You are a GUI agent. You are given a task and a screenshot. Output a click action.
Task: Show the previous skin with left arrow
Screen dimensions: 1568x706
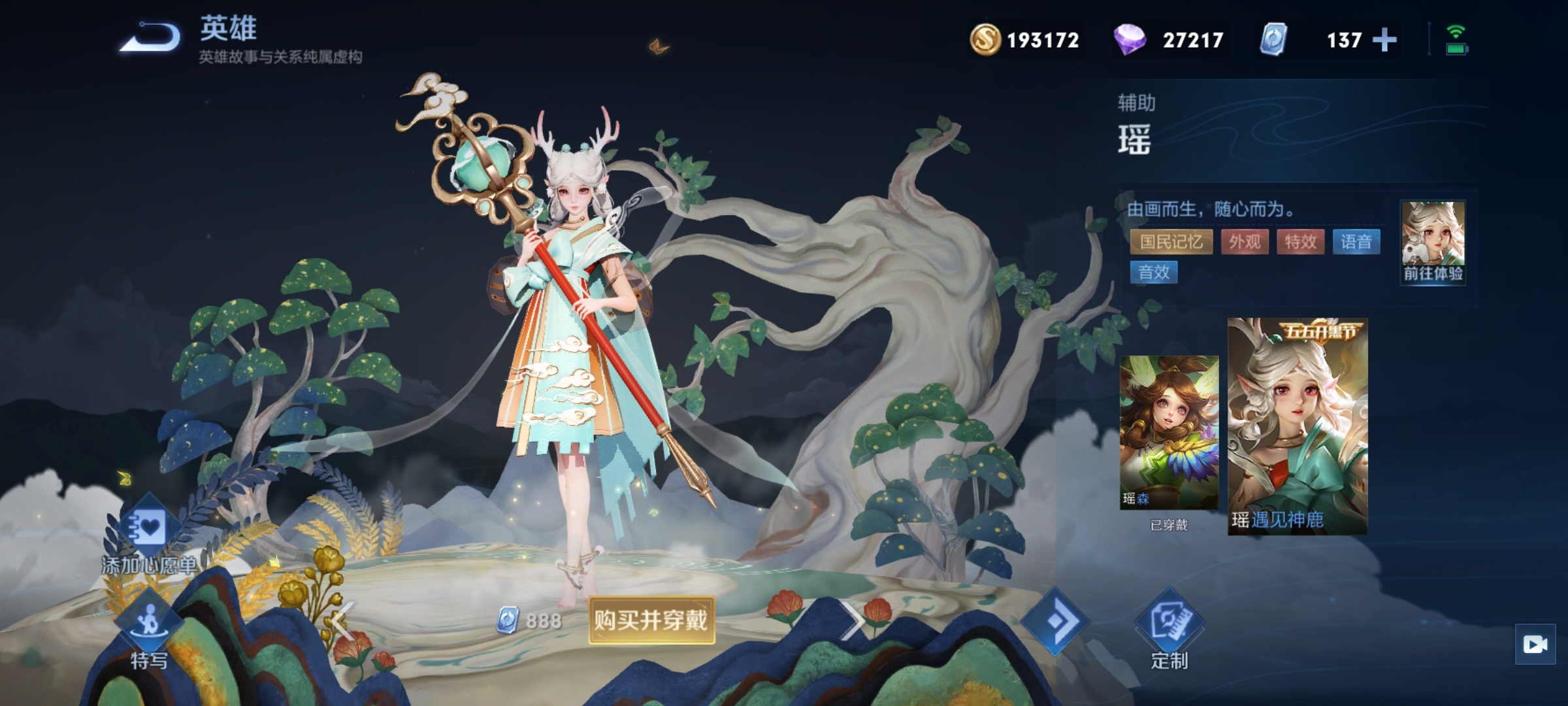click(342, 620)
